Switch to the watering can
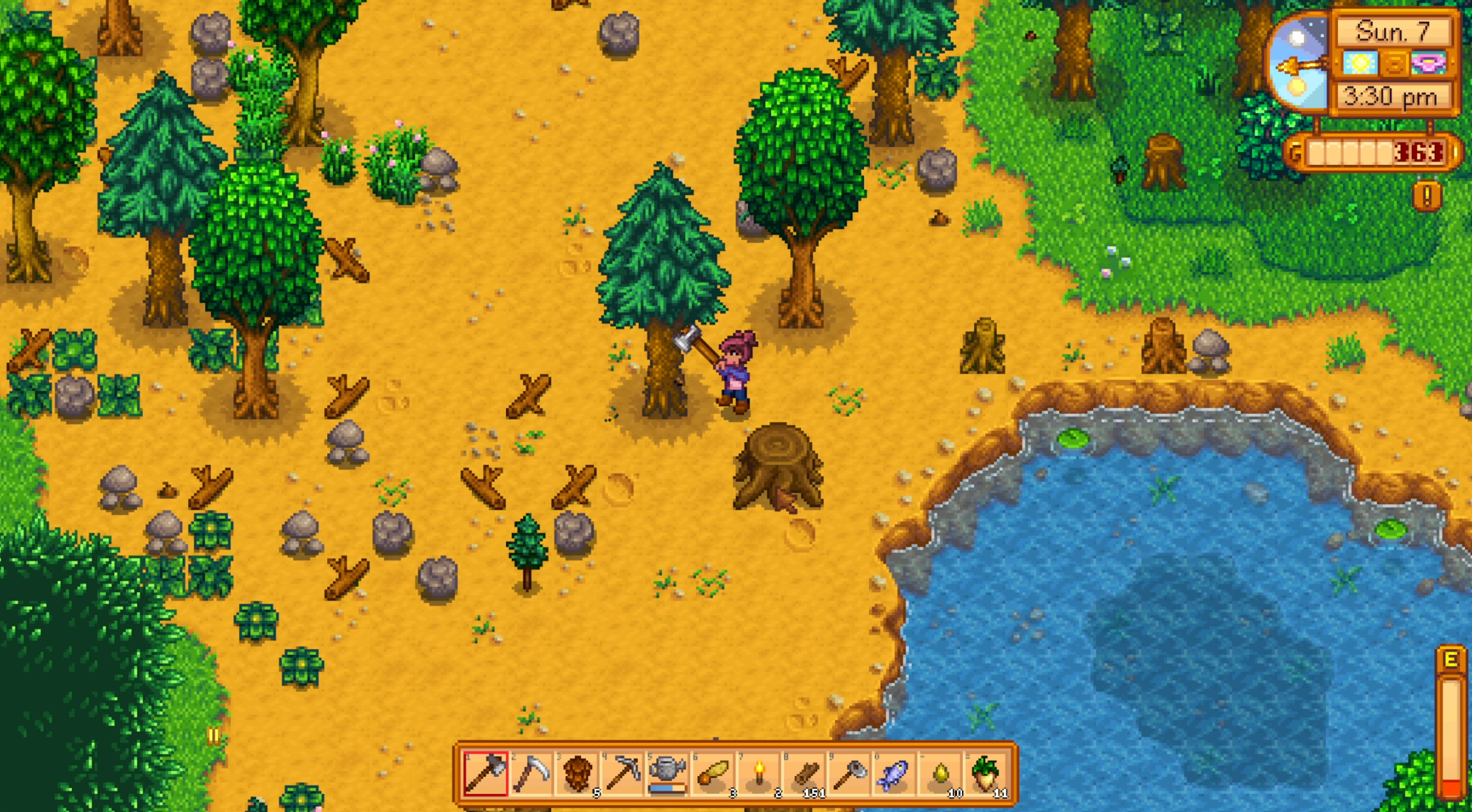Image resolution: width=1472 pixels, height=812 pixels. (668, 774)
